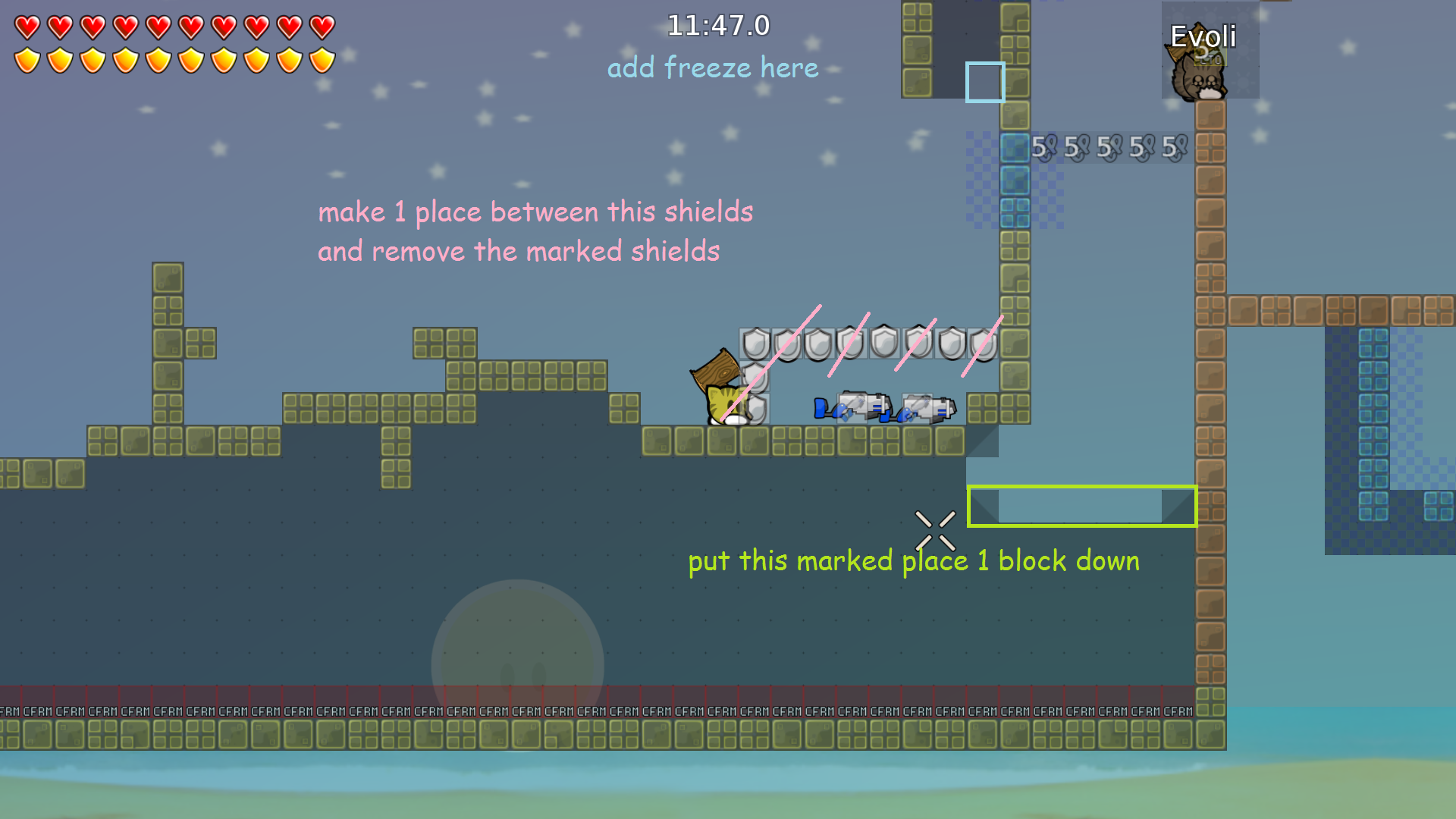The width and height of the screenshot is (1456, 819).
Task: Click the pink 'make 1 place between this shields' text
Action: (x=536, y=212)
